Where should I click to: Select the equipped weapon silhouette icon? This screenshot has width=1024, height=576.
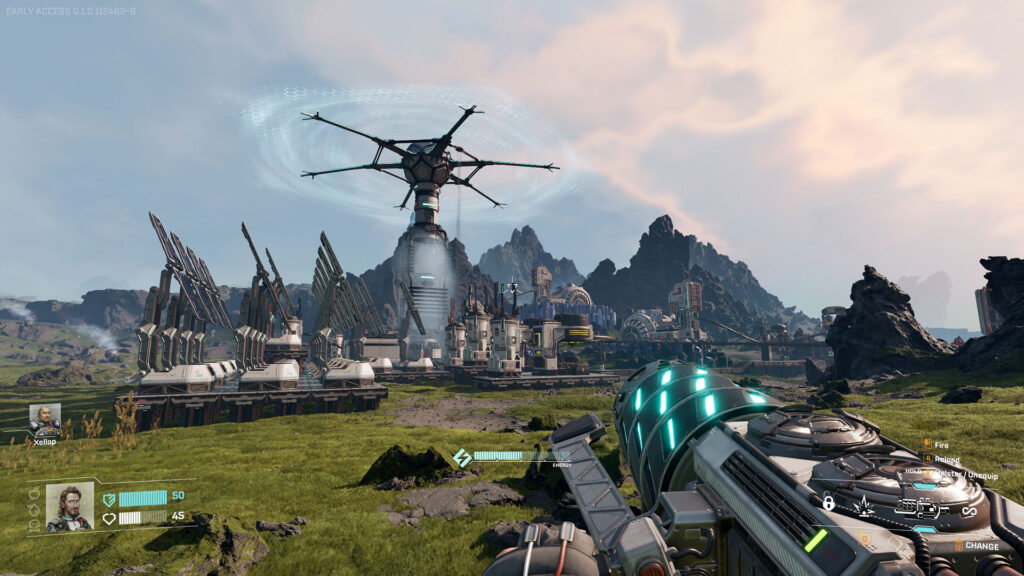click(918, 506)
